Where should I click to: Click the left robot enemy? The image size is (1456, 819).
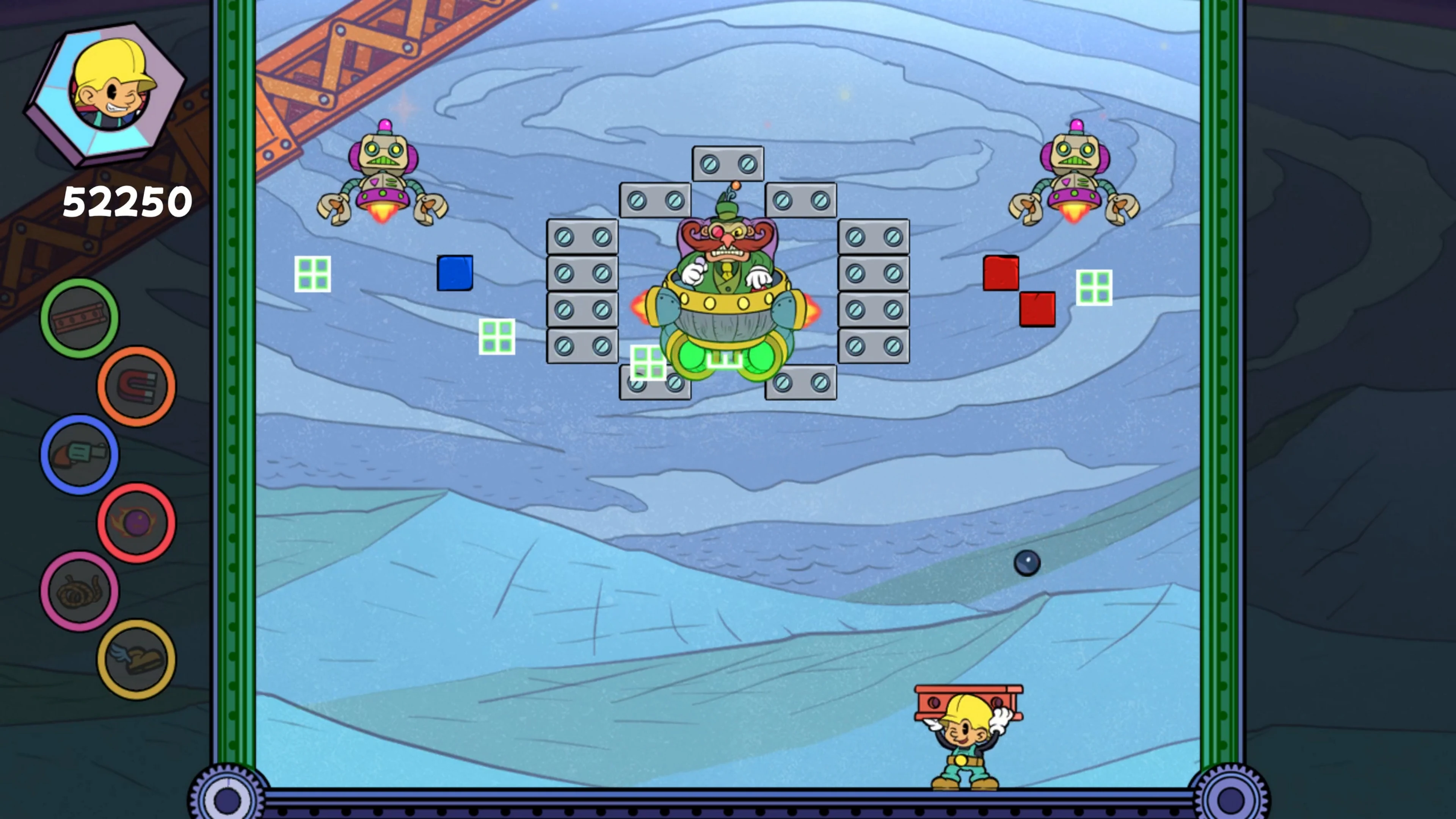[384, 175]
